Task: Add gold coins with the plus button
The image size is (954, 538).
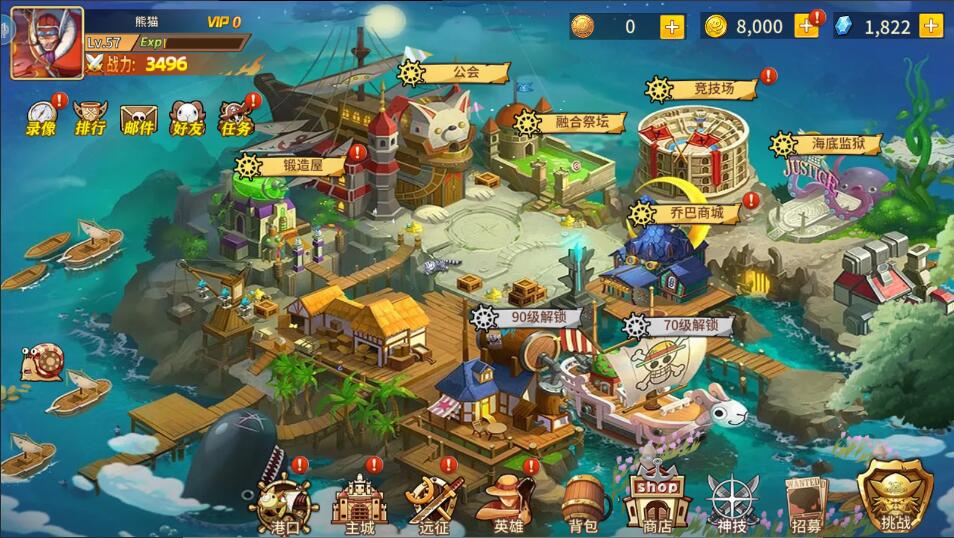Action: (x=806, y=27)
